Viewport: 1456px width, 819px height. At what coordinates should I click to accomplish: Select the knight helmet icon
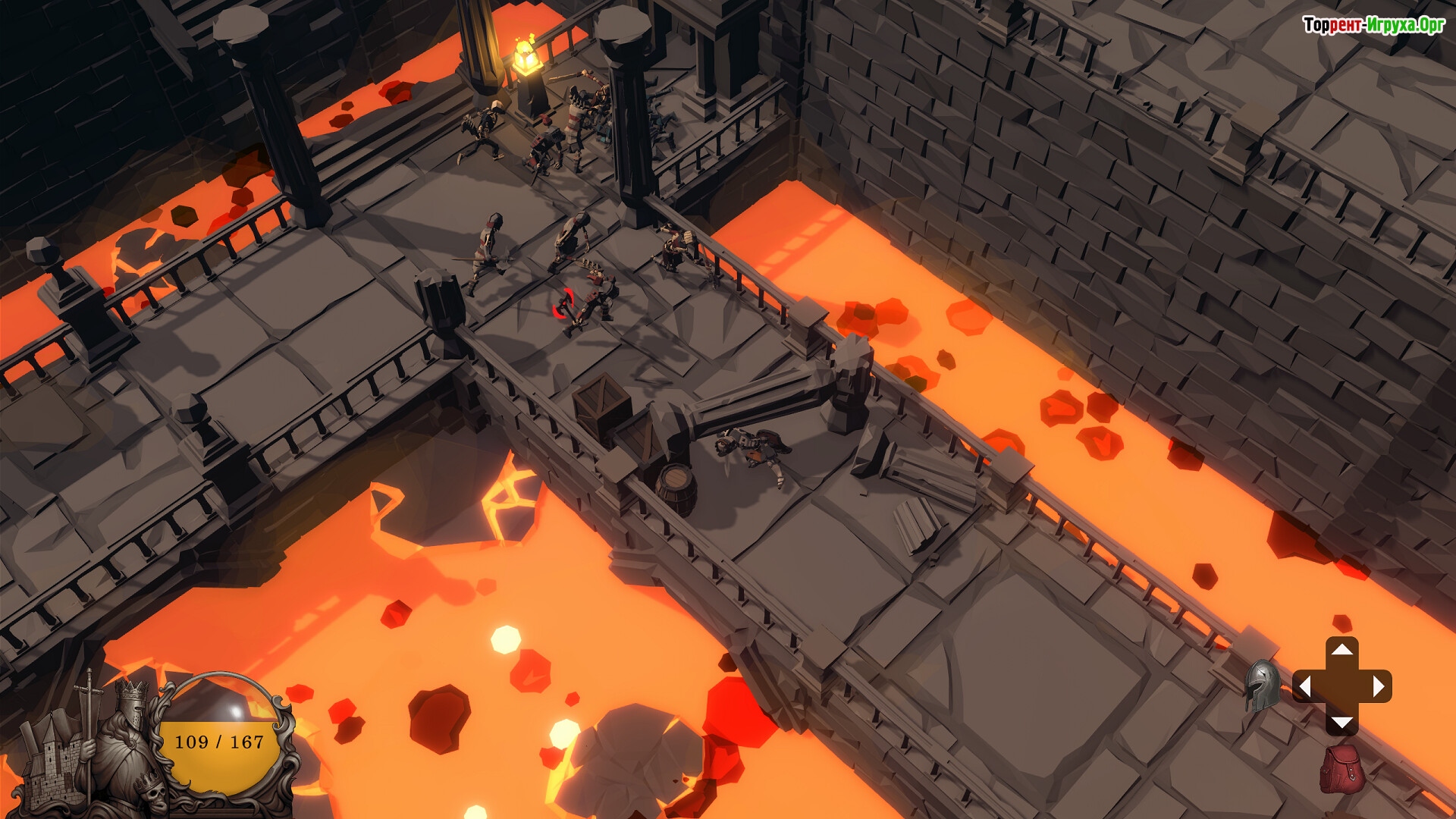point(1262,686)
